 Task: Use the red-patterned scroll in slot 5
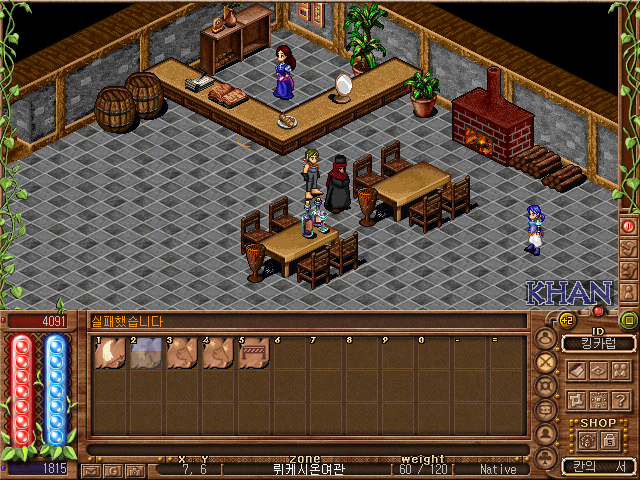pos(254,353)
